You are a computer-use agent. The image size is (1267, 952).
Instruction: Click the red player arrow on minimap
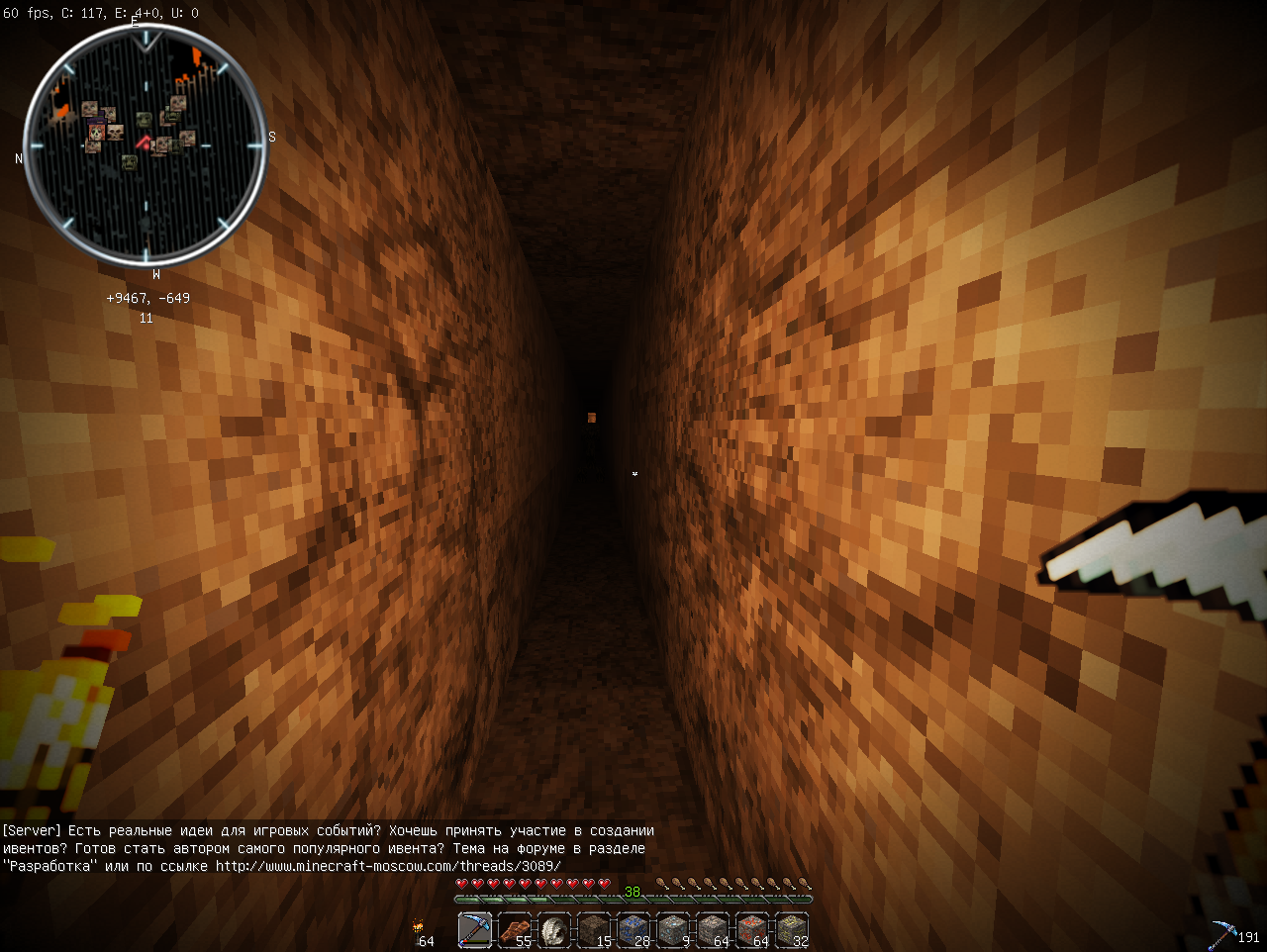point(145,143)
